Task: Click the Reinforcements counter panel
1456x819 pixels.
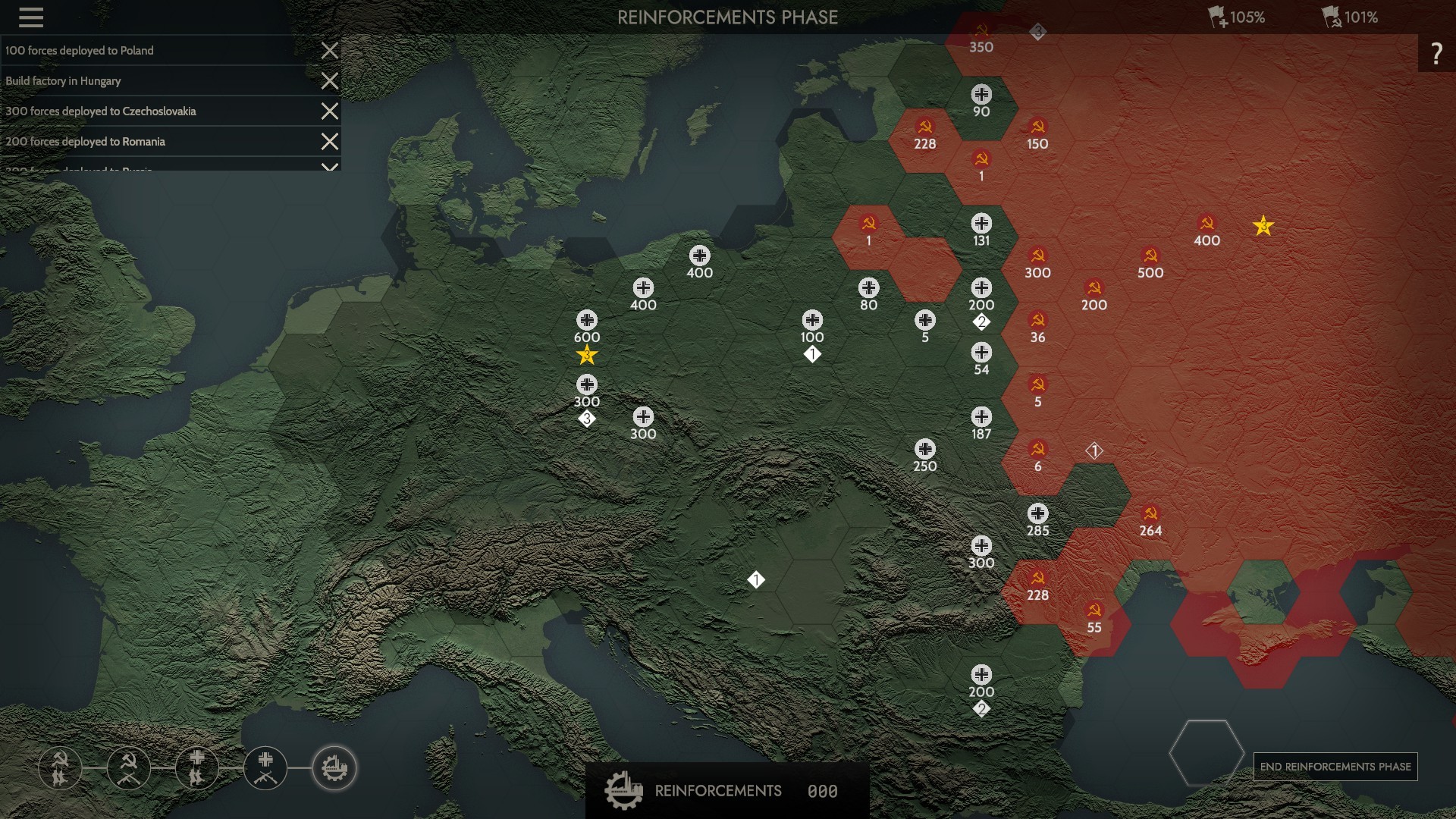Action: 726,791
